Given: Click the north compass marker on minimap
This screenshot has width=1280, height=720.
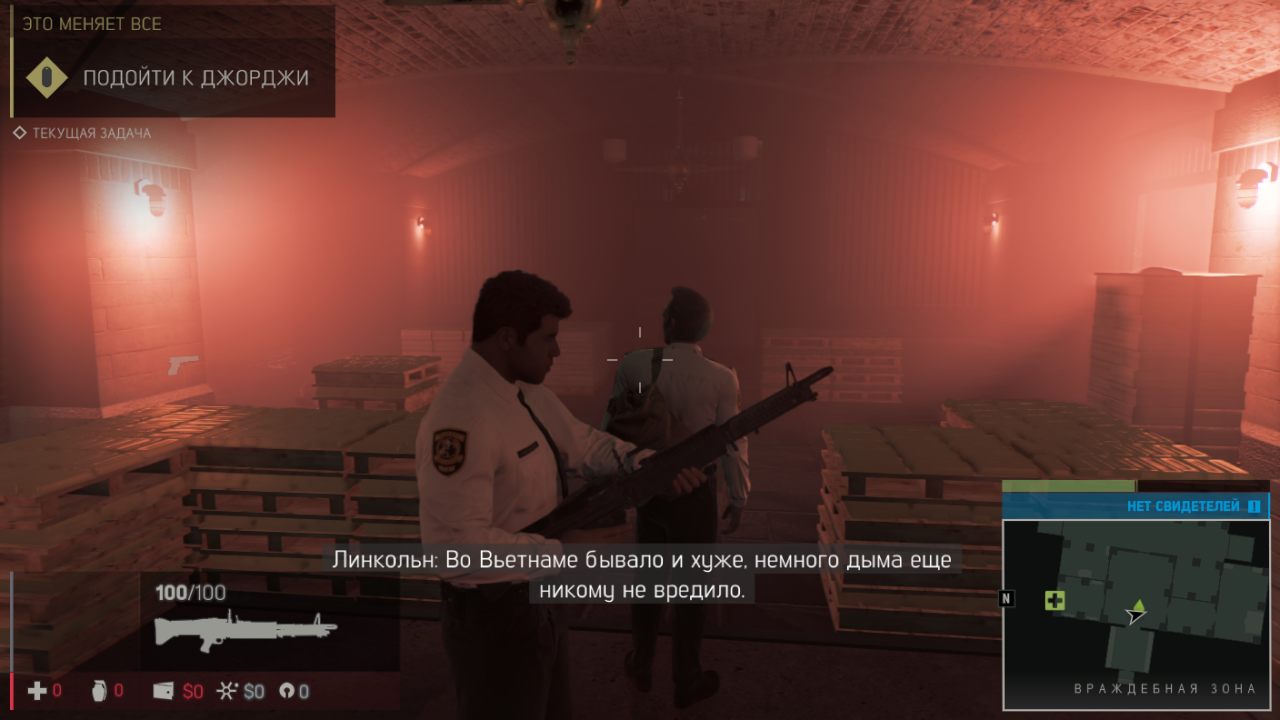Looking at the screenshot, I should pyautogui.click(x=1007, y=598).
